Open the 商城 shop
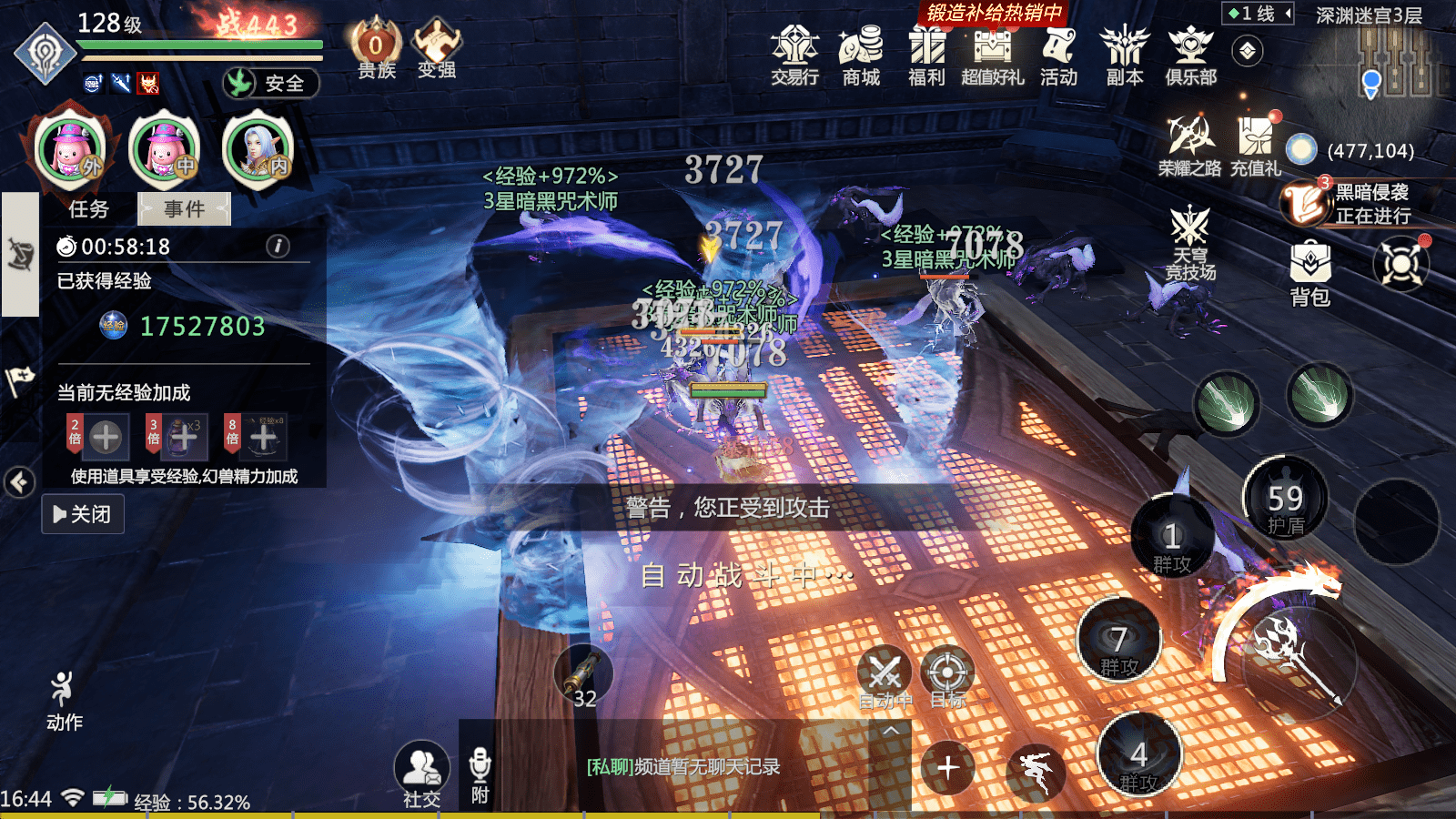 [861, 54]
